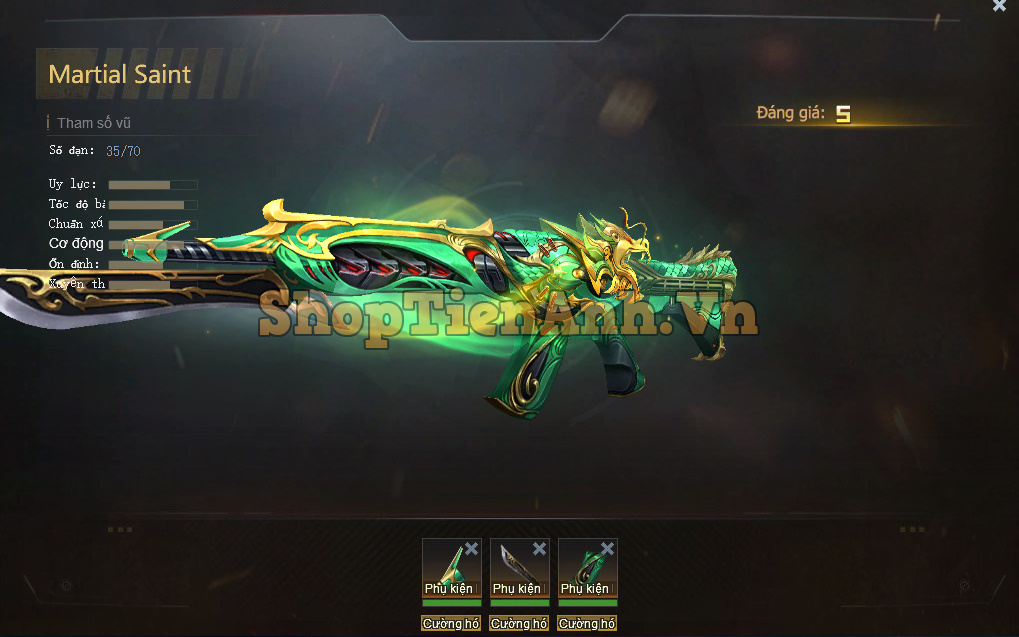Select the green sight accessory slot

[448, 567]
